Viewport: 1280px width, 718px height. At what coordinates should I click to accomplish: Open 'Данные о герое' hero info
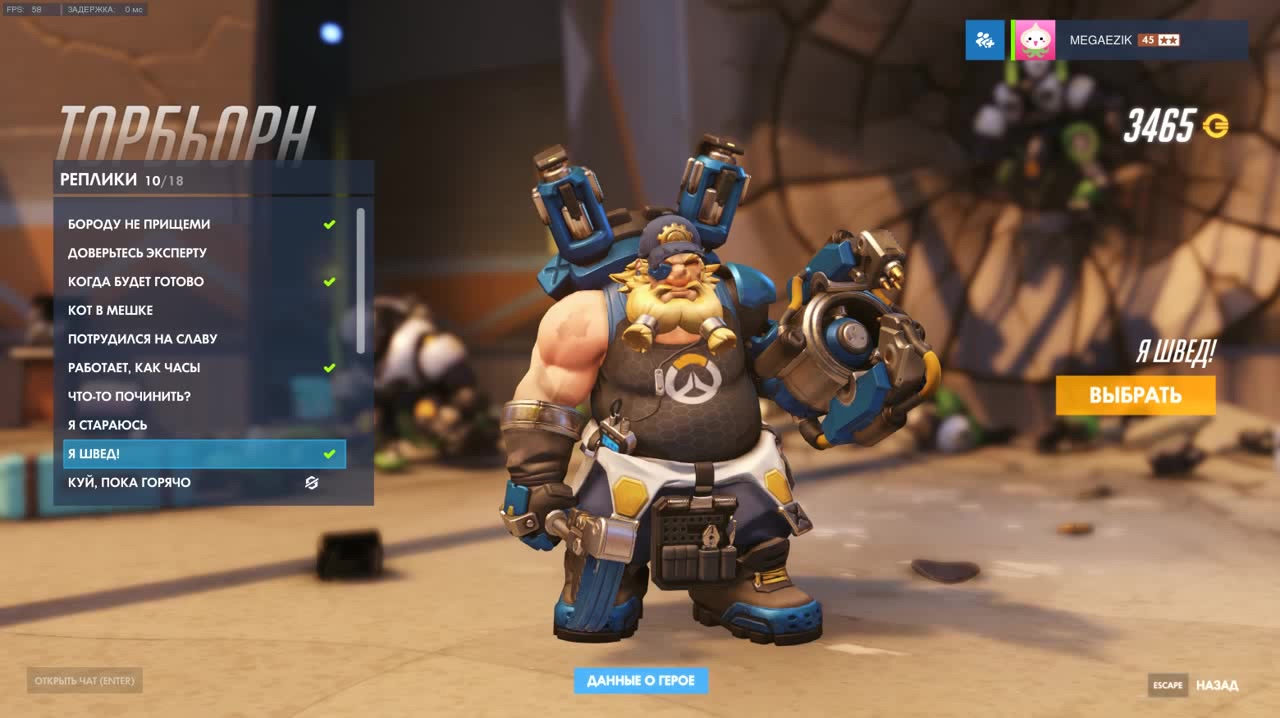coord(641,681)
